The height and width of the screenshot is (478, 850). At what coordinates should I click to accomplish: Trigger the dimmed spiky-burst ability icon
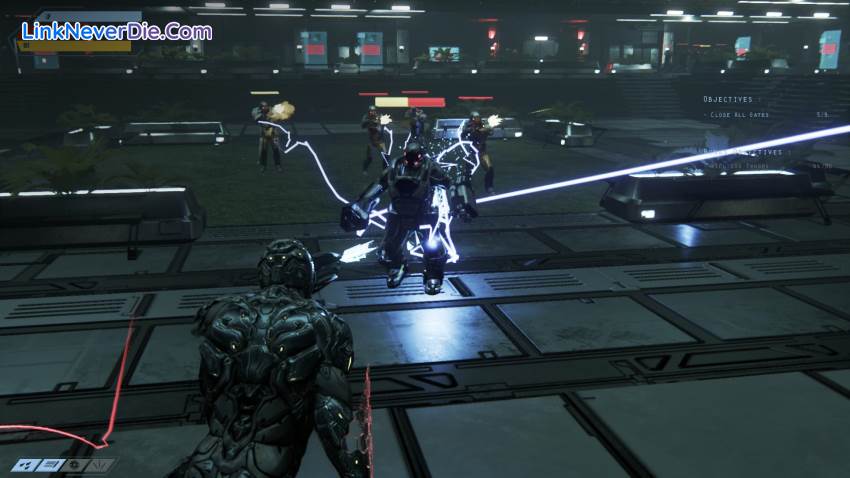tap(100, 465)
